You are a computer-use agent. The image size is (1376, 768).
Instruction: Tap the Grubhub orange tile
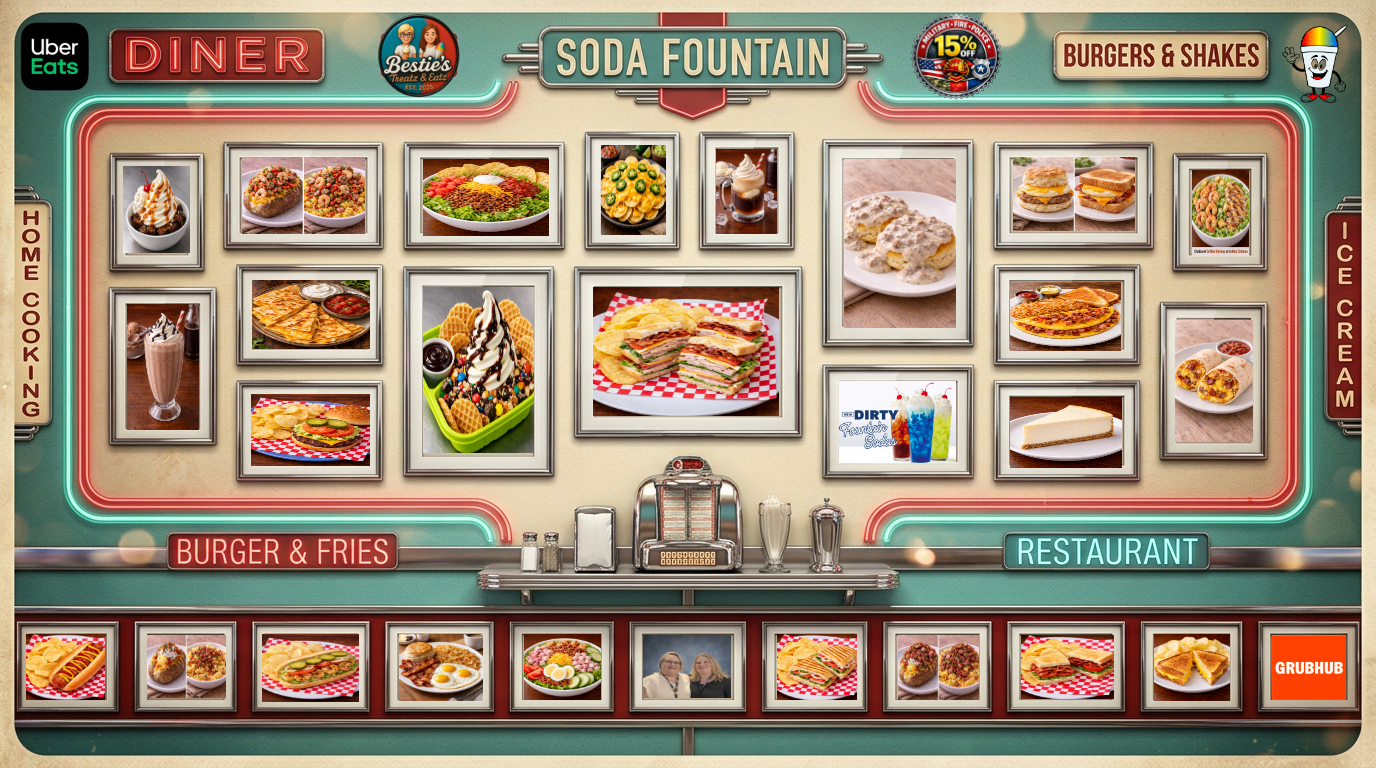pos(1308,667)
